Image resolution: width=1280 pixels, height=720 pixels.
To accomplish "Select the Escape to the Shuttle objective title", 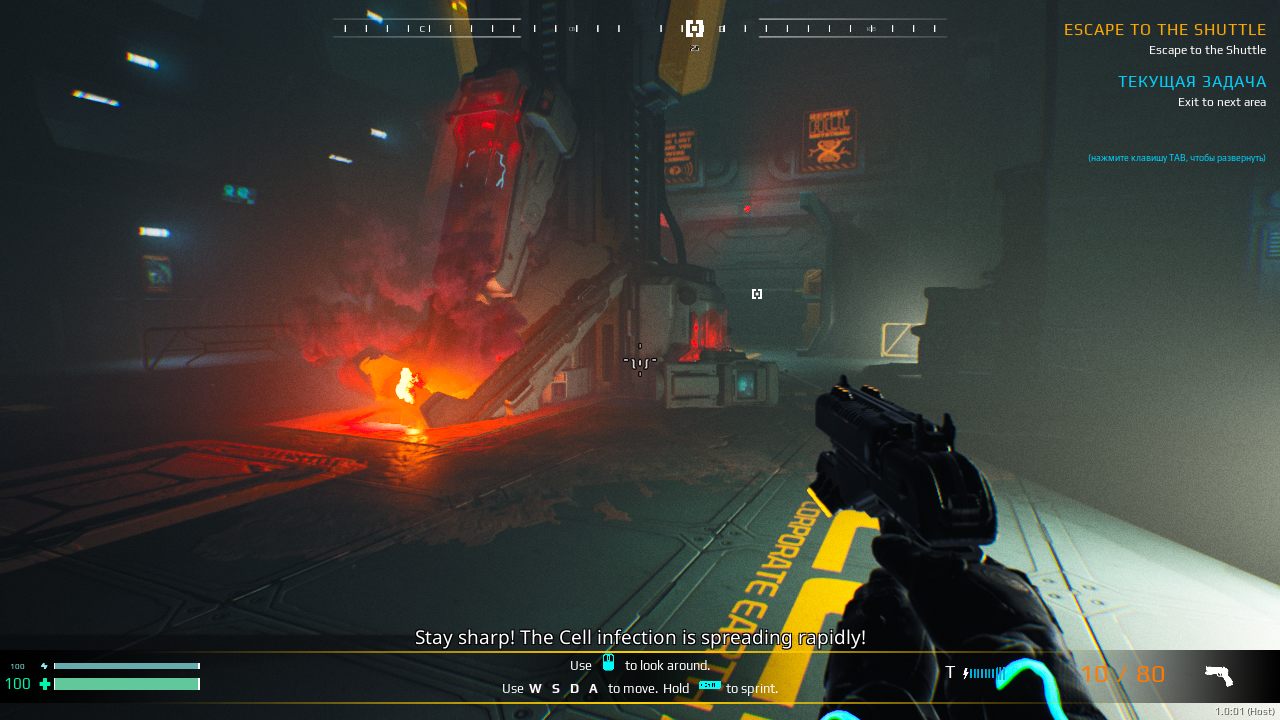I will pyautogui.click(x=1164, y=30).
